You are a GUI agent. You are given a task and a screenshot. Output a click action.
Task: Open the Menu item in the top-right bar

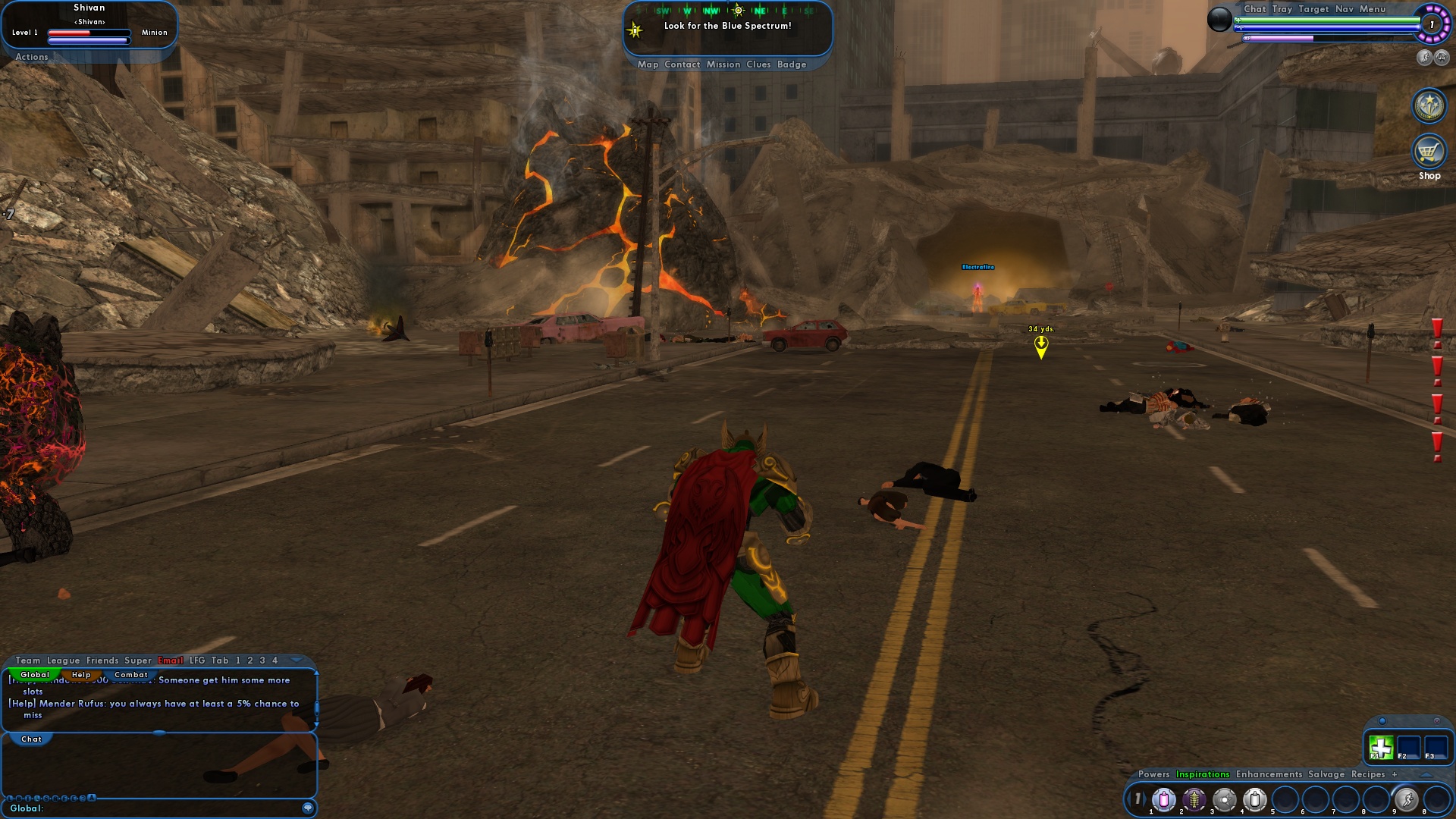click(1373, 9)
